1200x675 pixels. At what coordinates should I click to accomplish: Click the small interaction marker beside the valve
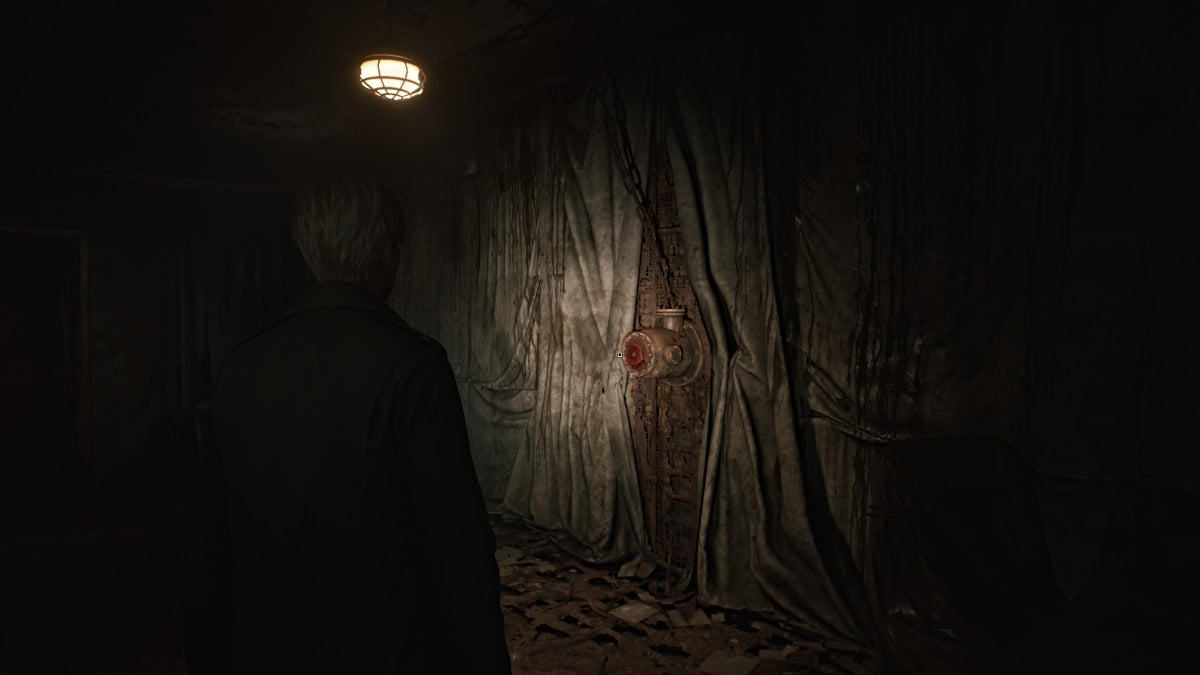tap(621, 354)
